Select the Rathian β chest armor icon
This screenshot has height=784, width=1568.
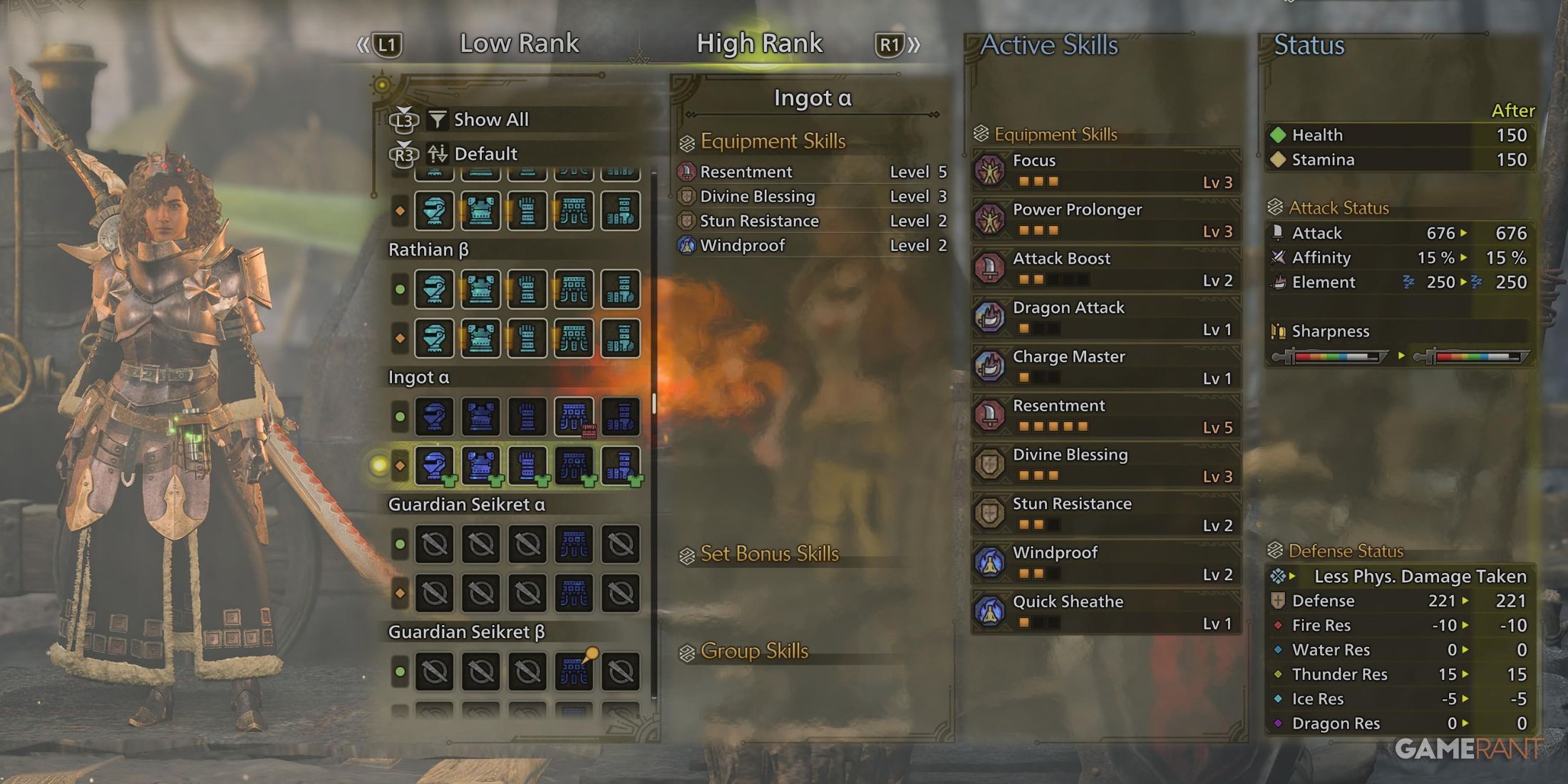481,289
